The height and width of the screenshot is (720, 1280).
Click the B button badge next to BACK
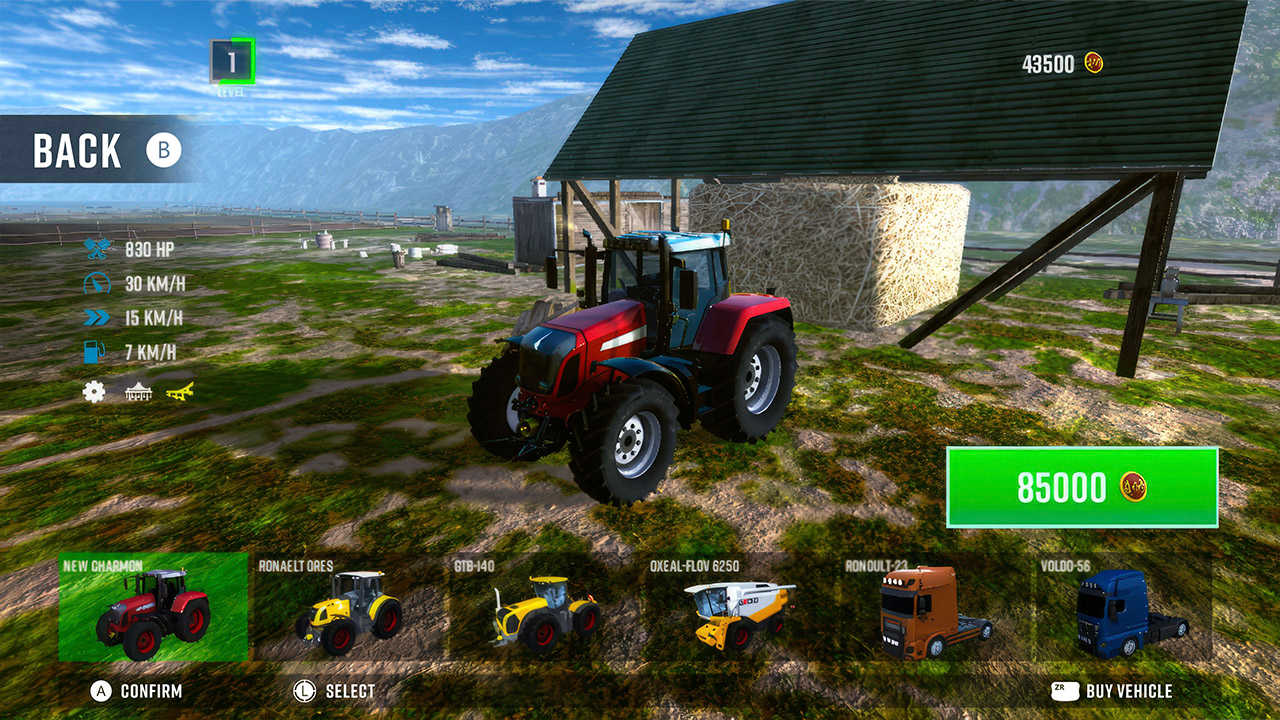[162, 151]
